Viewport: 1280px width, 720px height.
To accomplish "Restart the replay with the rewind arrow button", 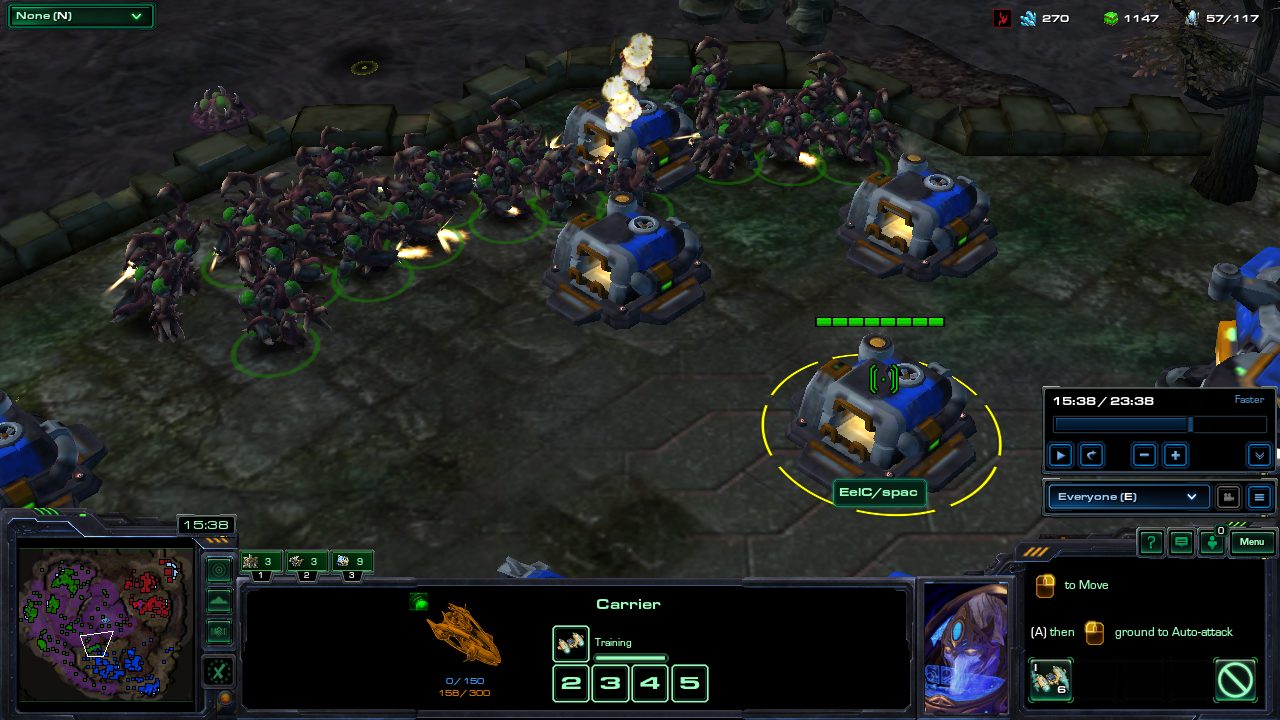I will pyautogui.click(x=1091, y=456).
